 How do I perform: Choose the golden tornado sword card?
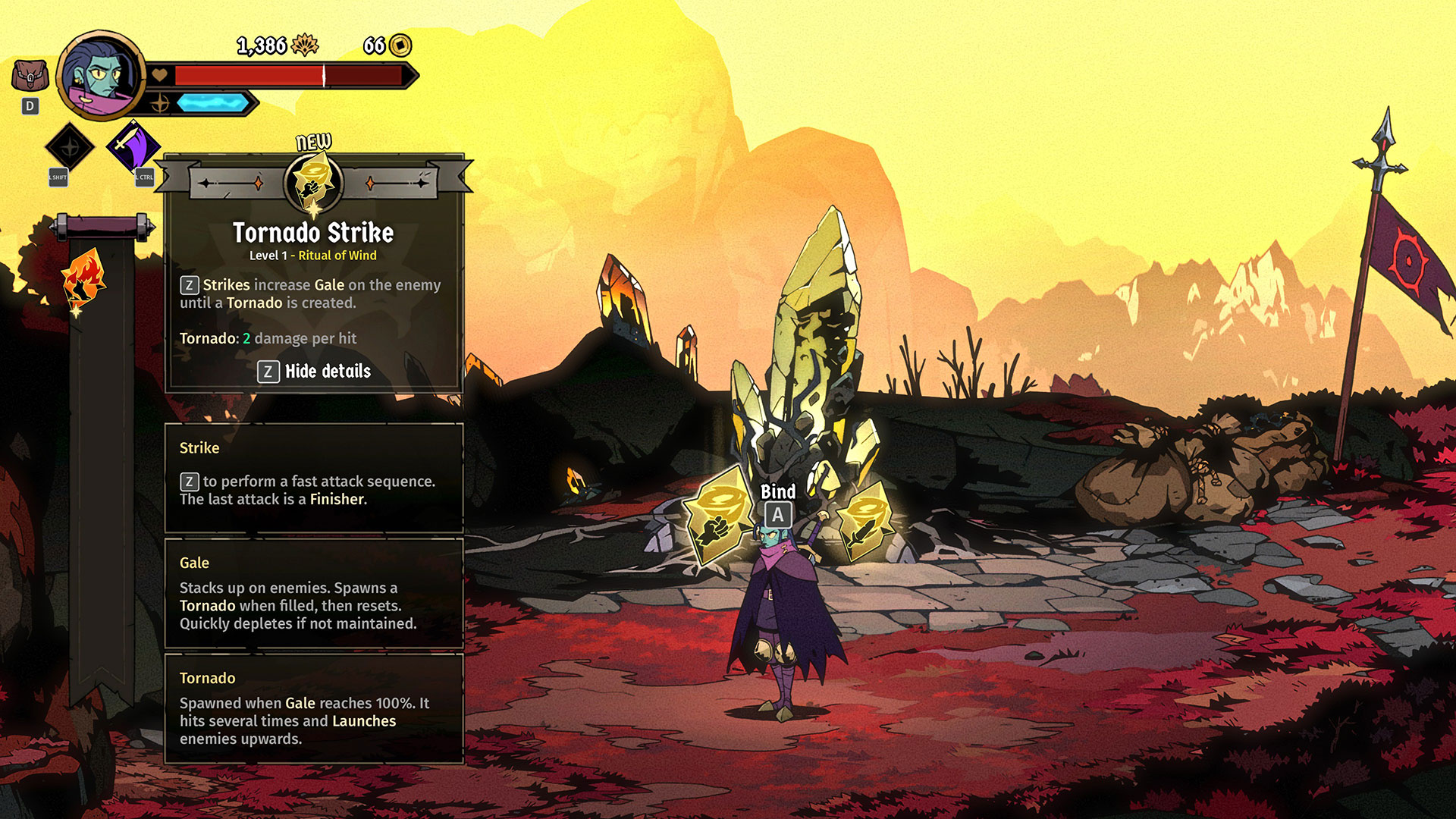863,518
